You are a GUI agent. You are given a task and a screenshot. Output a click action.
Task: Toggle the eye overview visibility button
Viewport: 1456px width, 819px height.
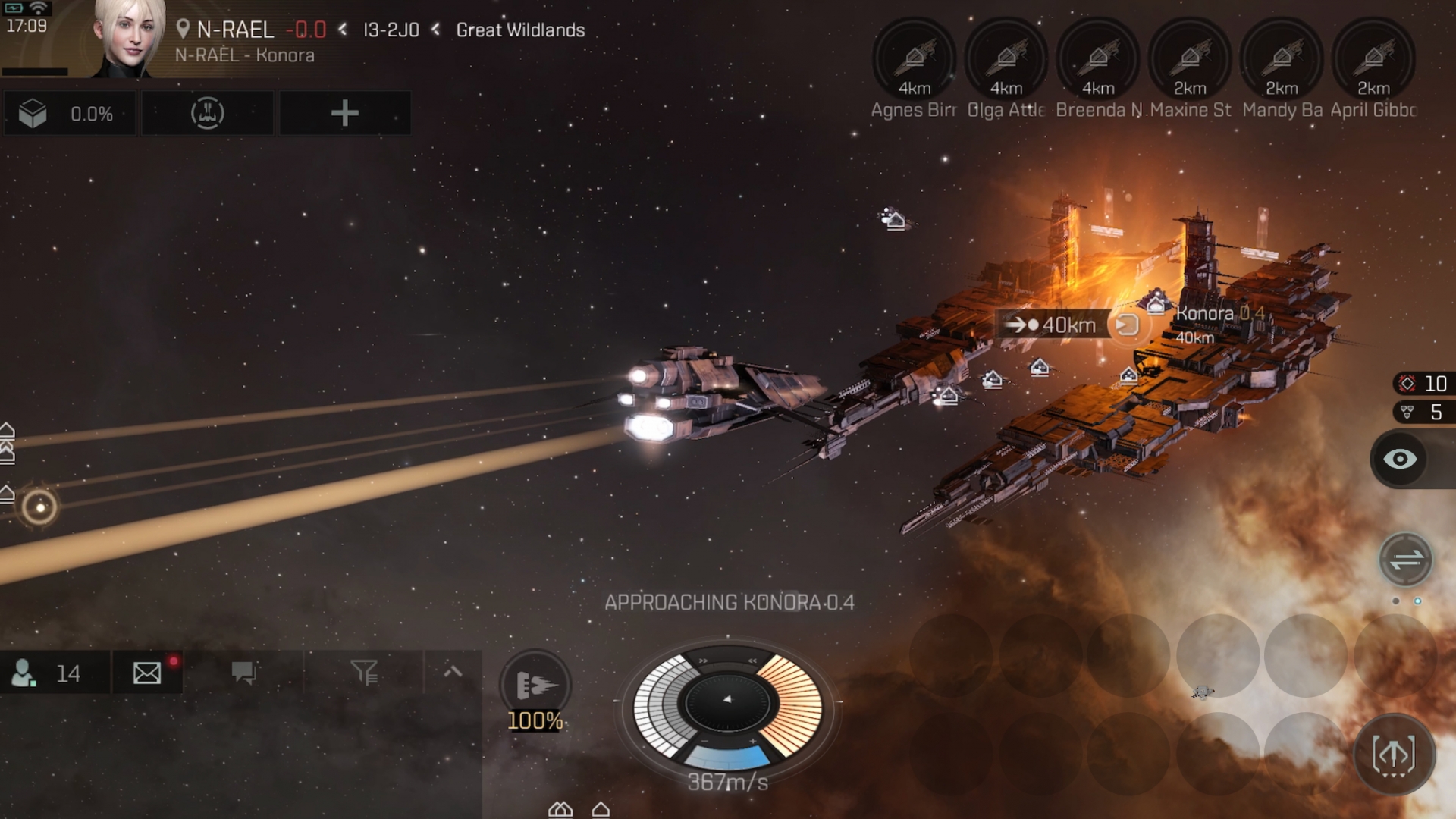(x=1400, y=460)
